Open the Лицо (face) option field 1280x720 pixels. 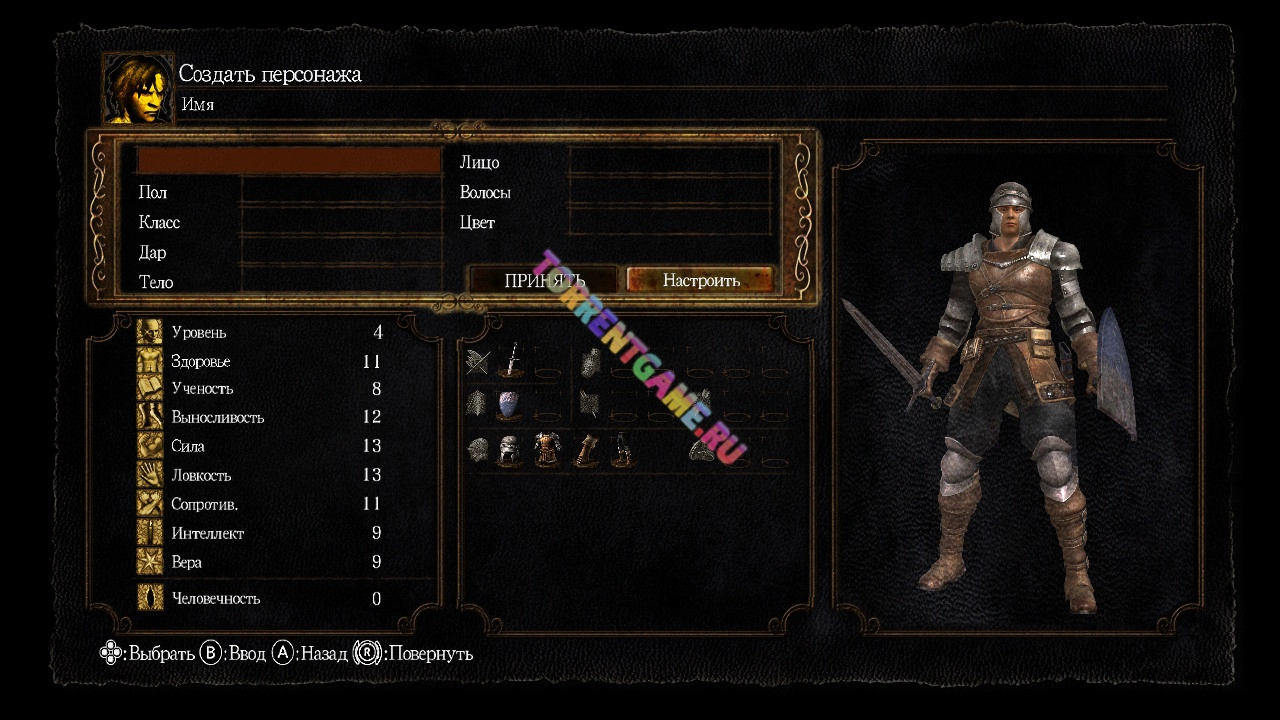tap(670, 162)
